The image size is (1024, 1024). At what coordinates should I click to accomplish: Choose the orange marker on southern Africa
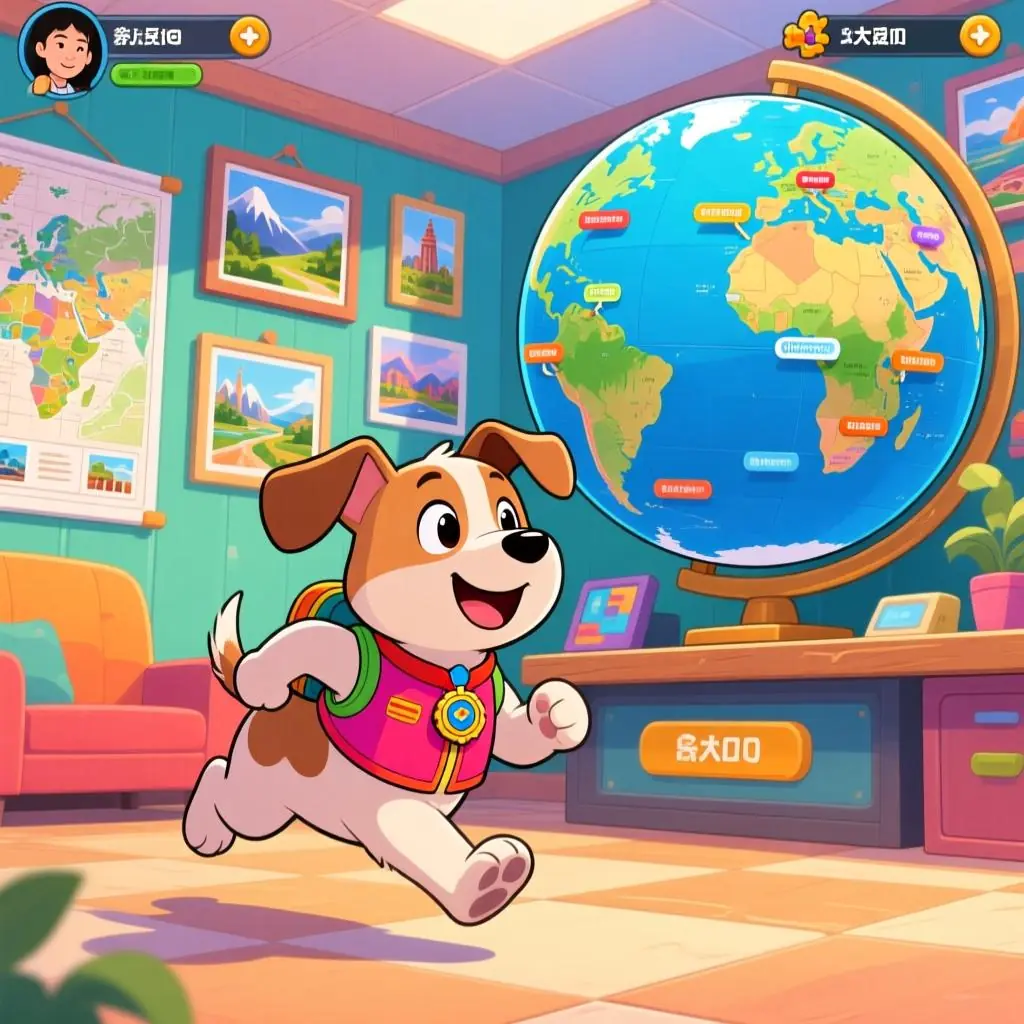pyautogui.click(x=863, y=426)
